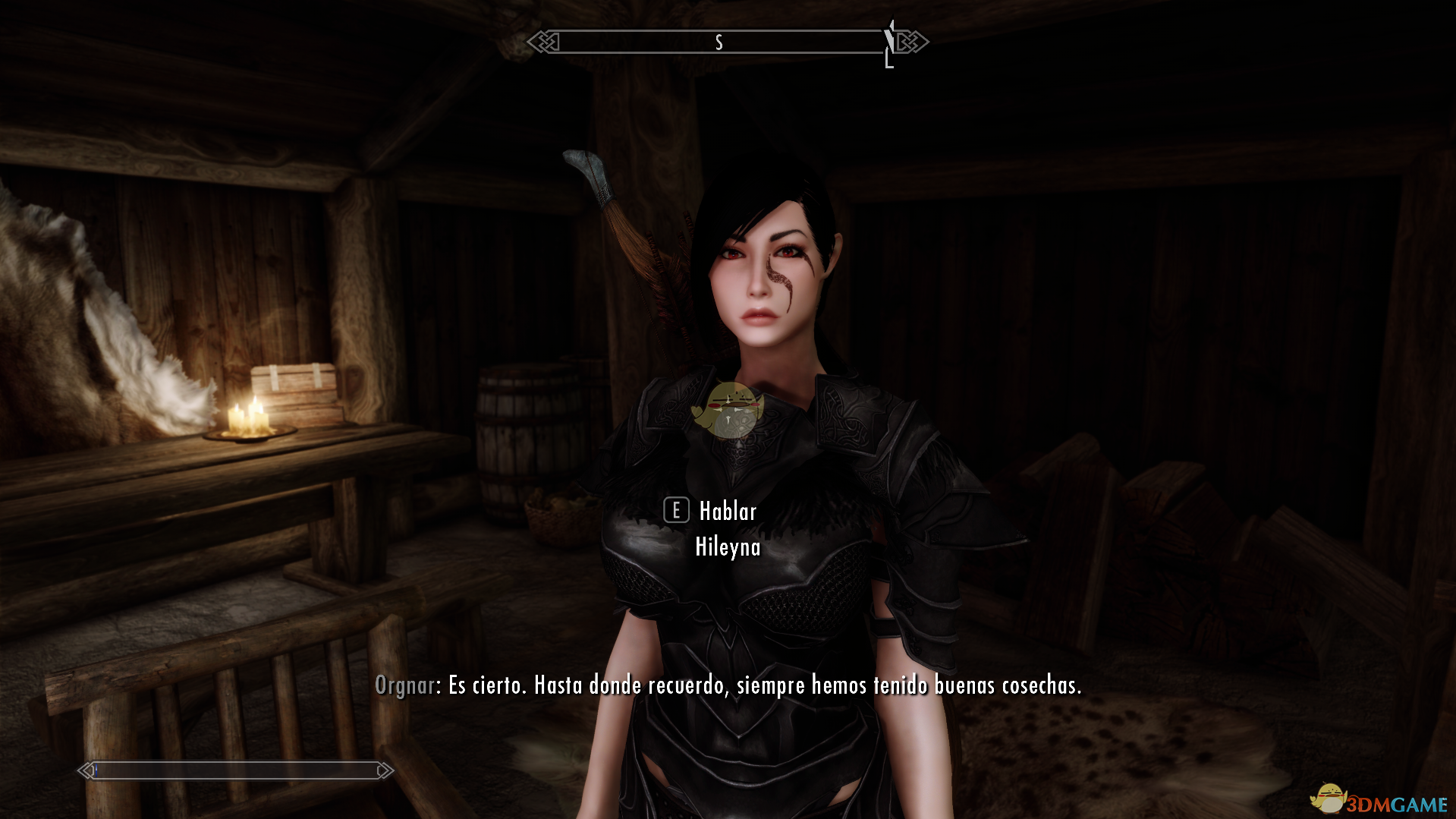Expand the compass bar at screen top
1456x819 pixels.
728,43
